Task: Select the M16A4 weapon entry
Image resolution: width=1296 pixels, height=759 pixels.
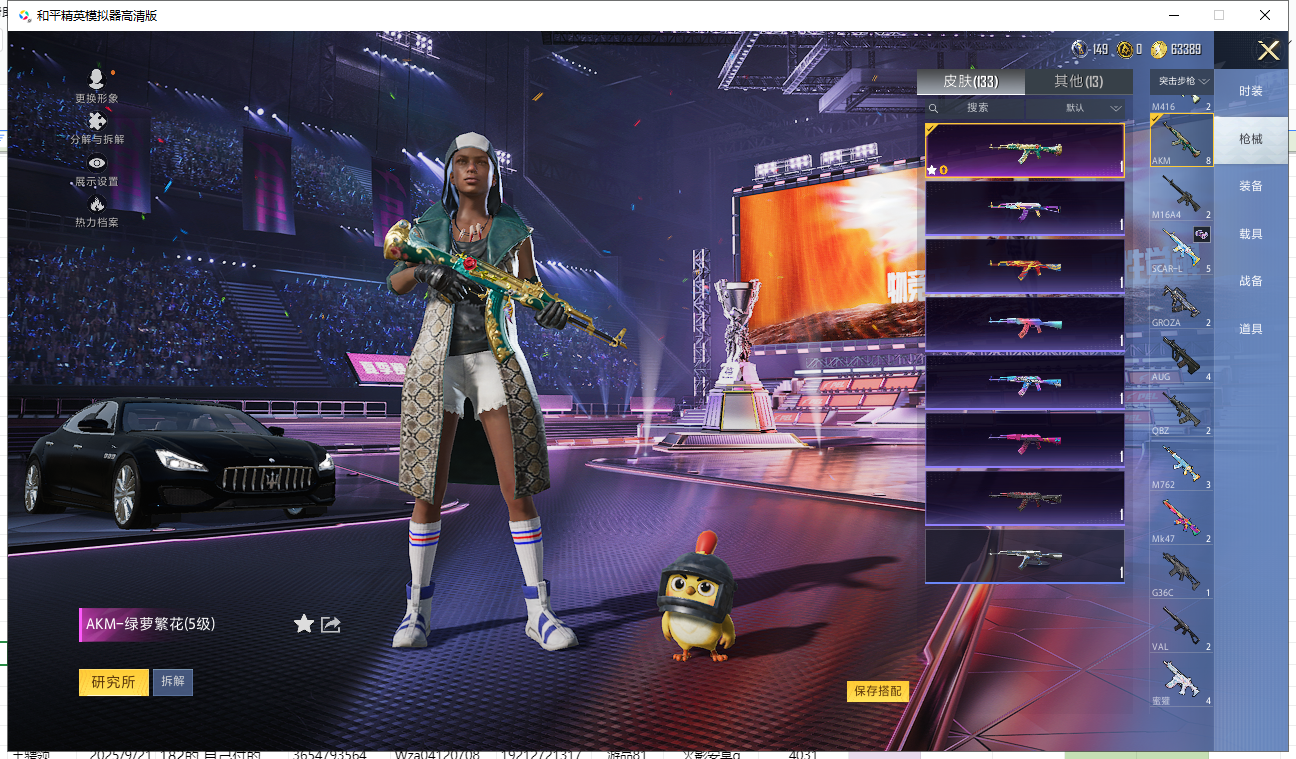Action: tap(1181, 195)
